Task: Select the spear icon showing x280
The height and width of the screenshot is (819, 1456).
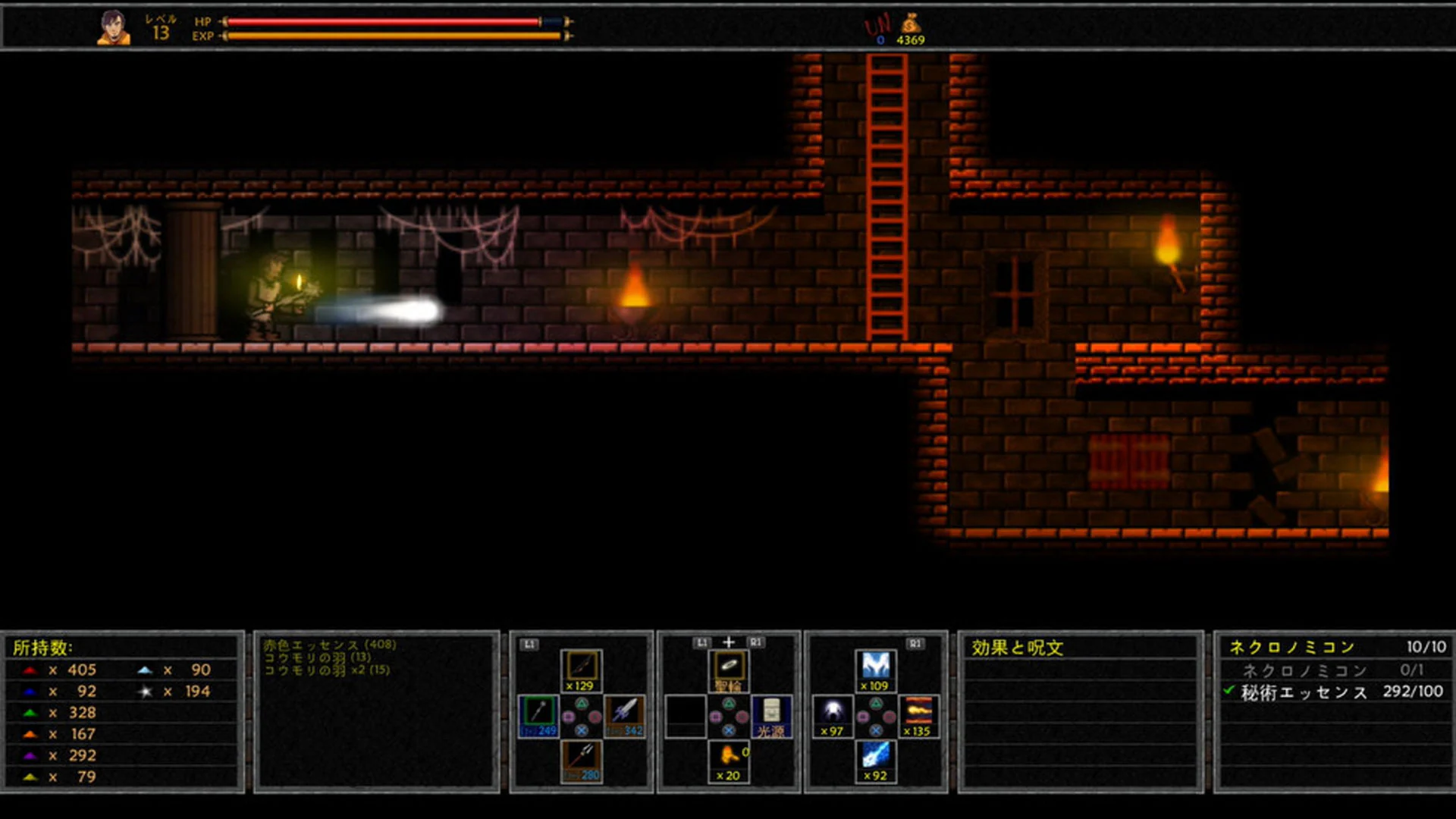Action: pos(582,757)
